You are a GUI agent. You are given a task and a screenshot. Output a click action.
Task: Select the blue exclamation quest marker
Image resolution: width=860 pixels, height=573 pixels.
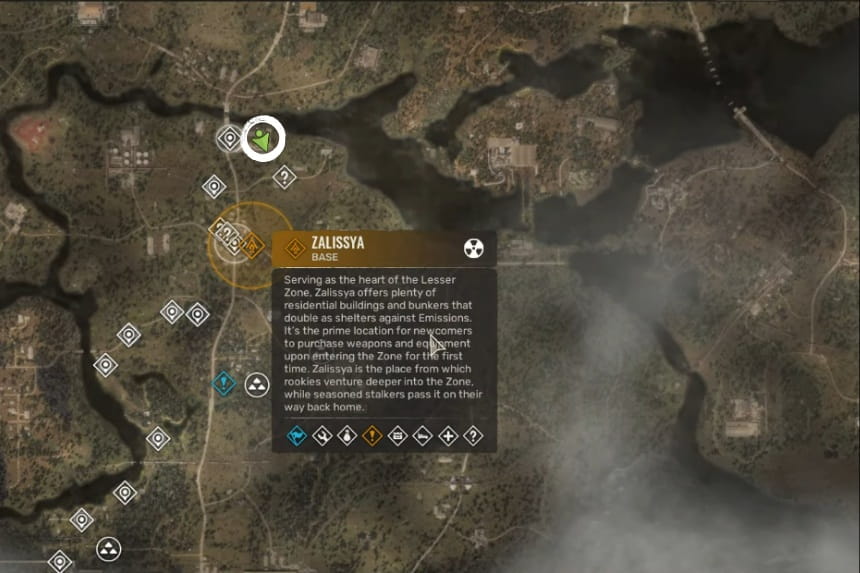pyautogui.click(x=225, y=382)
